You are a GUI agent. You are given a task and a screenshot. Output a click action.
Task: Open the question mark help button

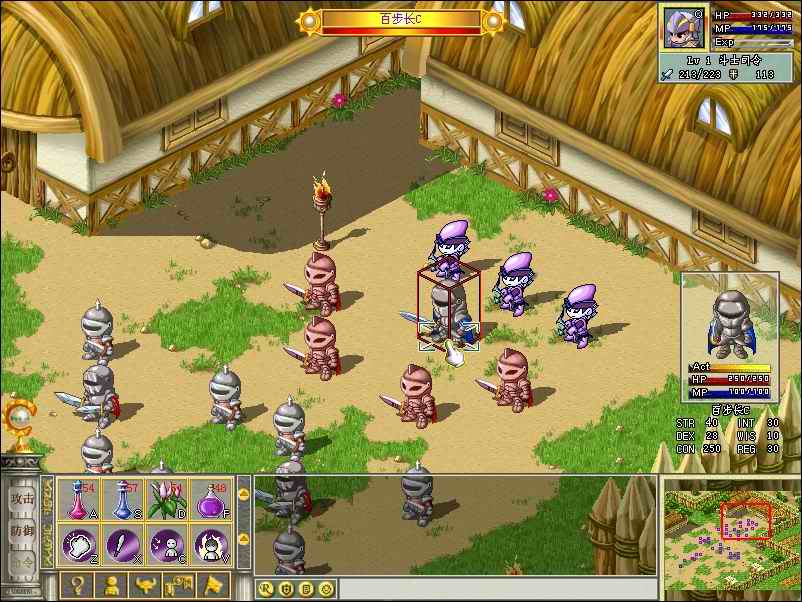coord(78,585)
